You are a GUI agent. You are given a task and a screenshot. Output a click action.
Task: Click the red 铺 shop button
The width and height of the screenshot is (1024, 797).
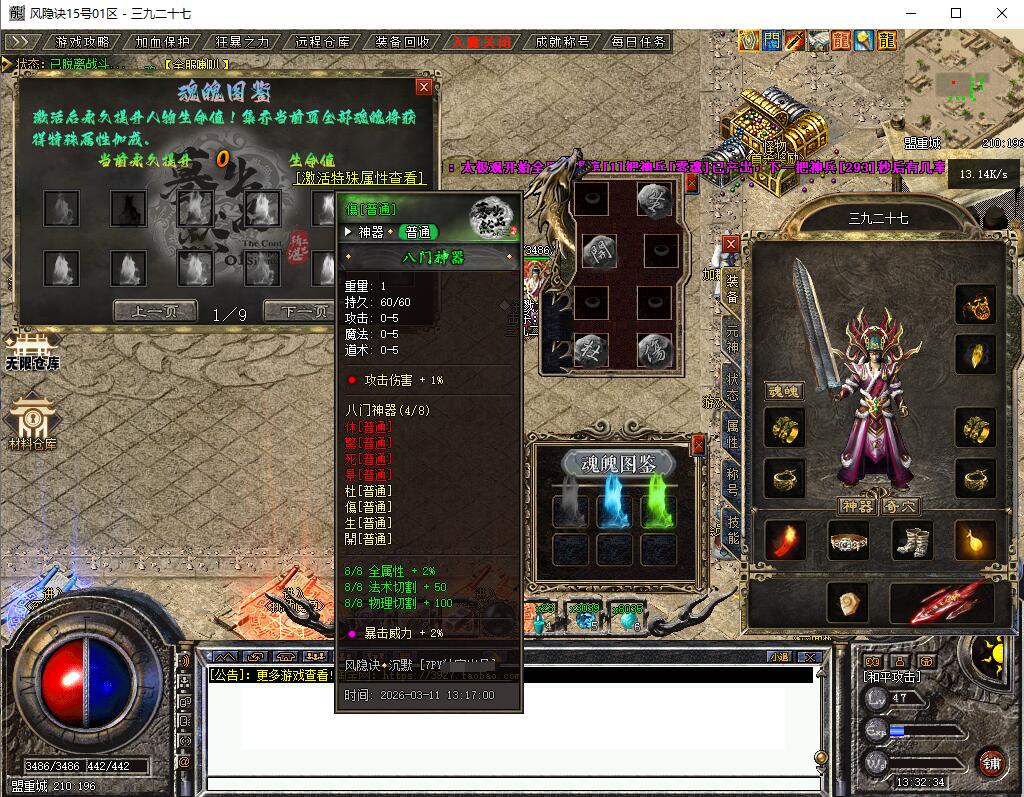991,763
